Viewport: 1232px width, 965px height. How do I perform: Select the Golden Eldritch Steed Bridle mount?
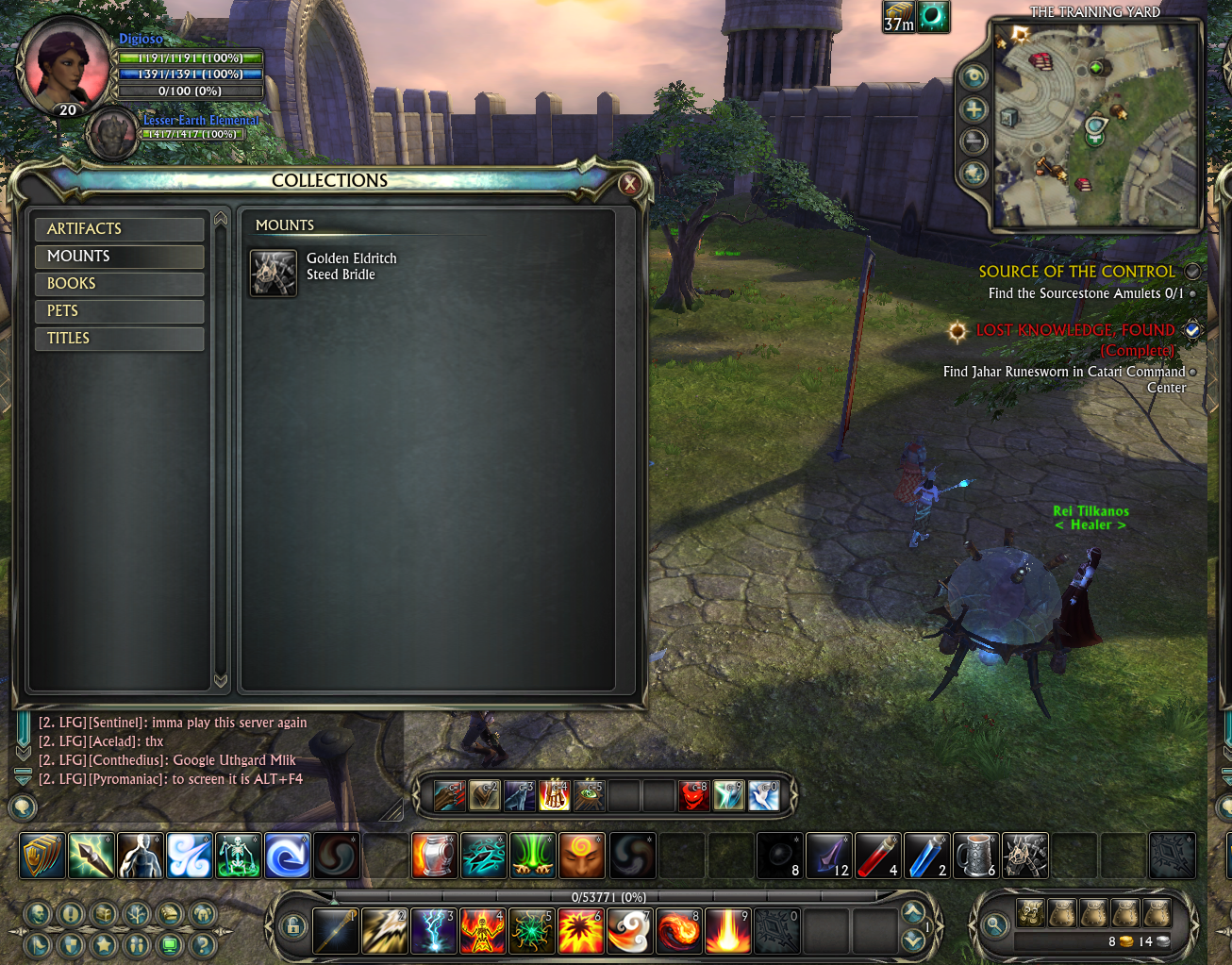coord(274,274)
